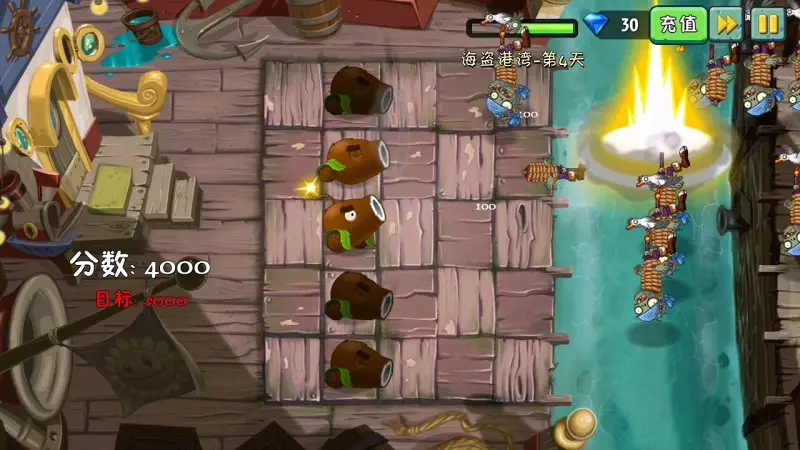Open the 充值 recharge shop
This screenshot has height=450, width=800.
coord(679,24)
